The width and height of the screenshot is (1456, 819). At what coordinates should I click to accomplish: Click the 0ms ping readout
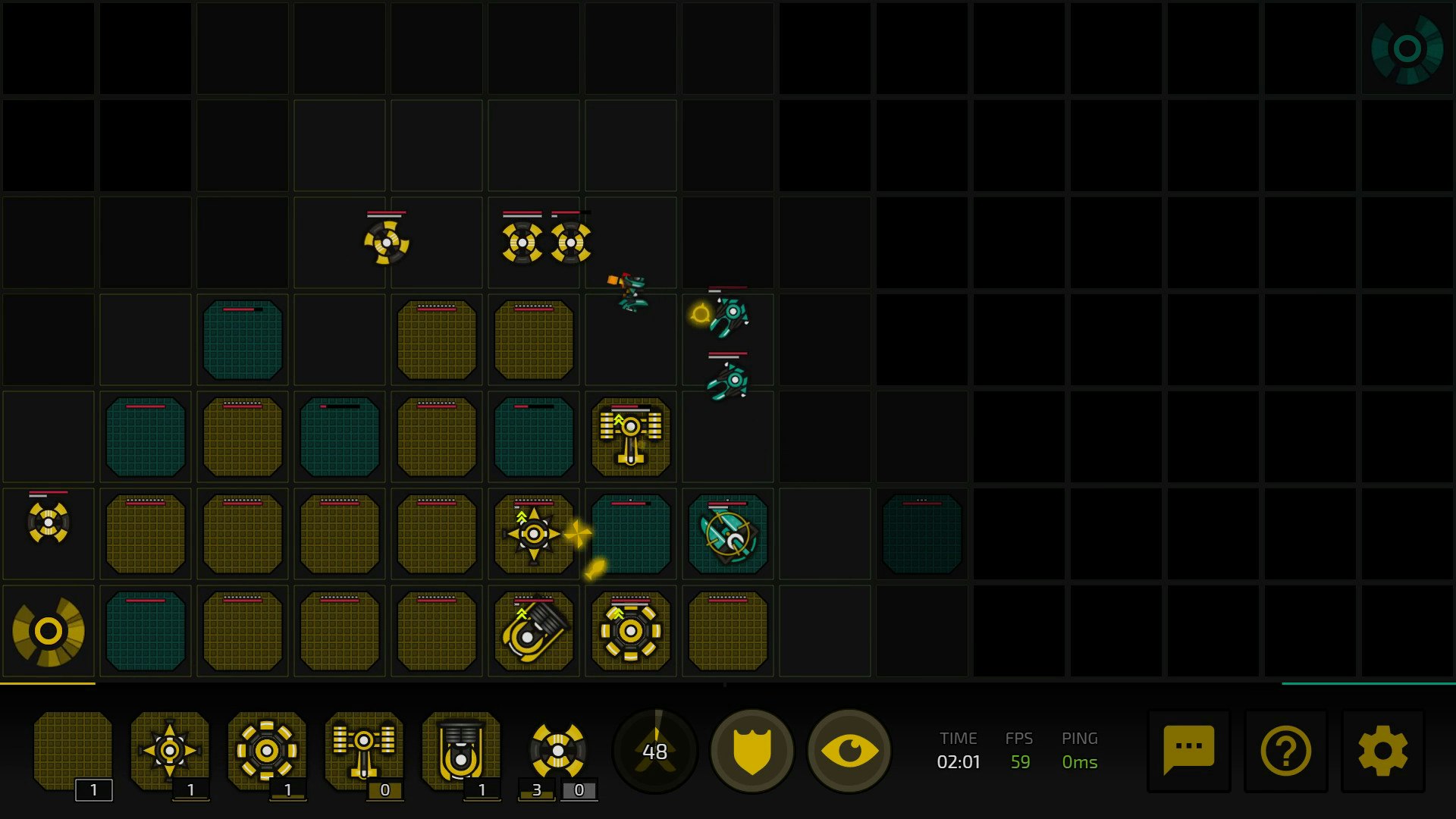[x=1080, y=762]
